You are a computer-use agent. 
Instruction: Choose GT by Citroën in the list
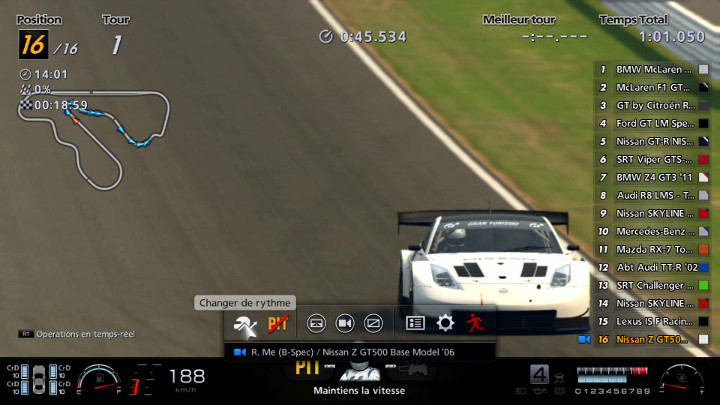point(653,105)
